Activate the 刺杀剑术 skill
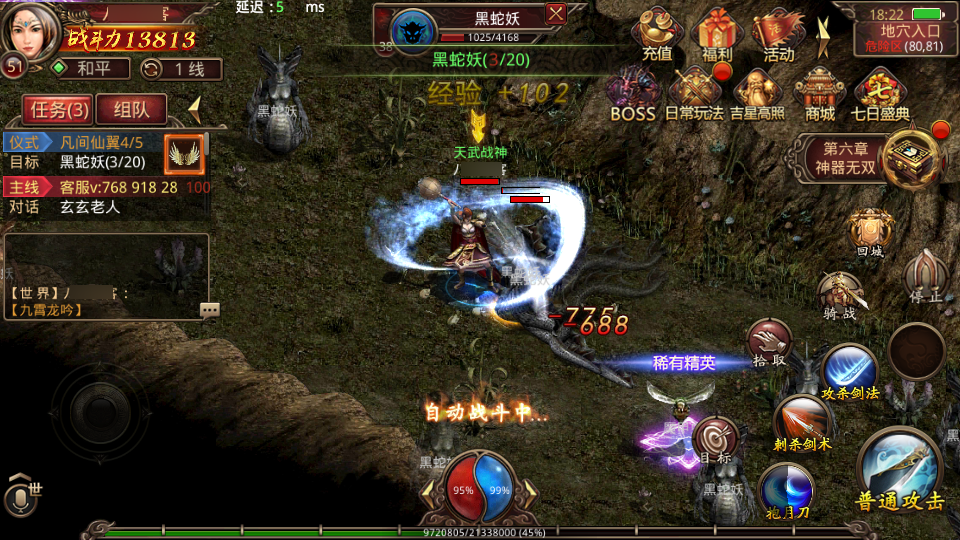The height and width of the screenshot is (540, 960). point(802,421)
